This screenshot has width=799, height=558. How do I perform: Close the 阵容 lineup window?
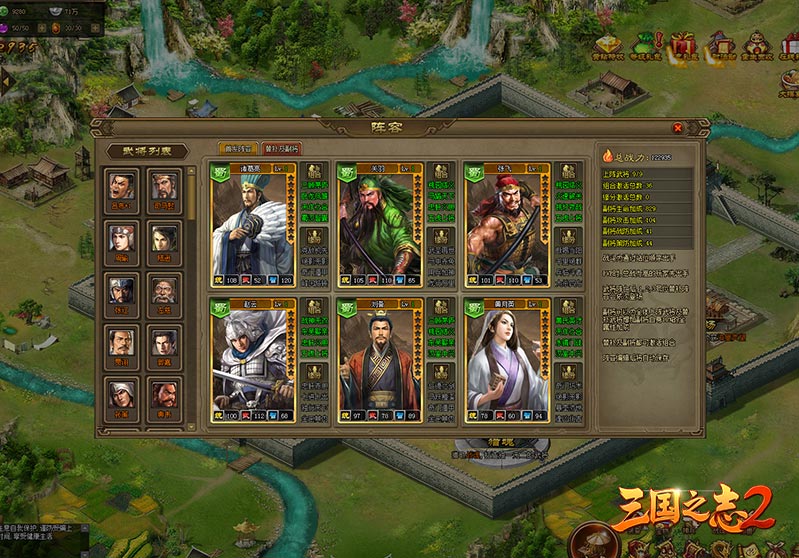(677, 128)
